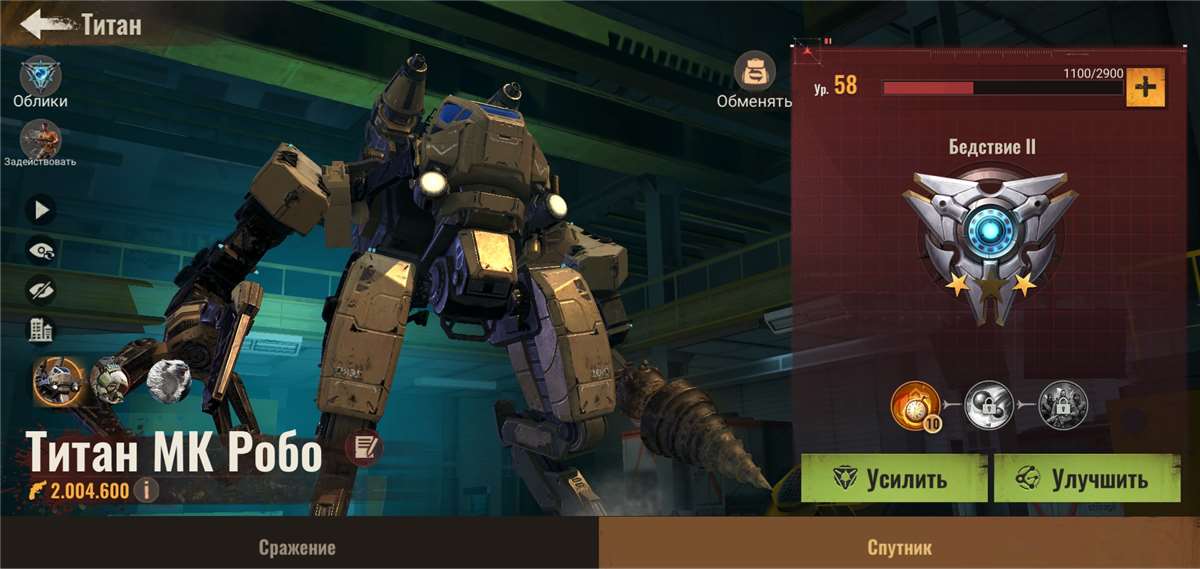
Task: Select the last locked skill icon
Action: [x=1062, y=406]
